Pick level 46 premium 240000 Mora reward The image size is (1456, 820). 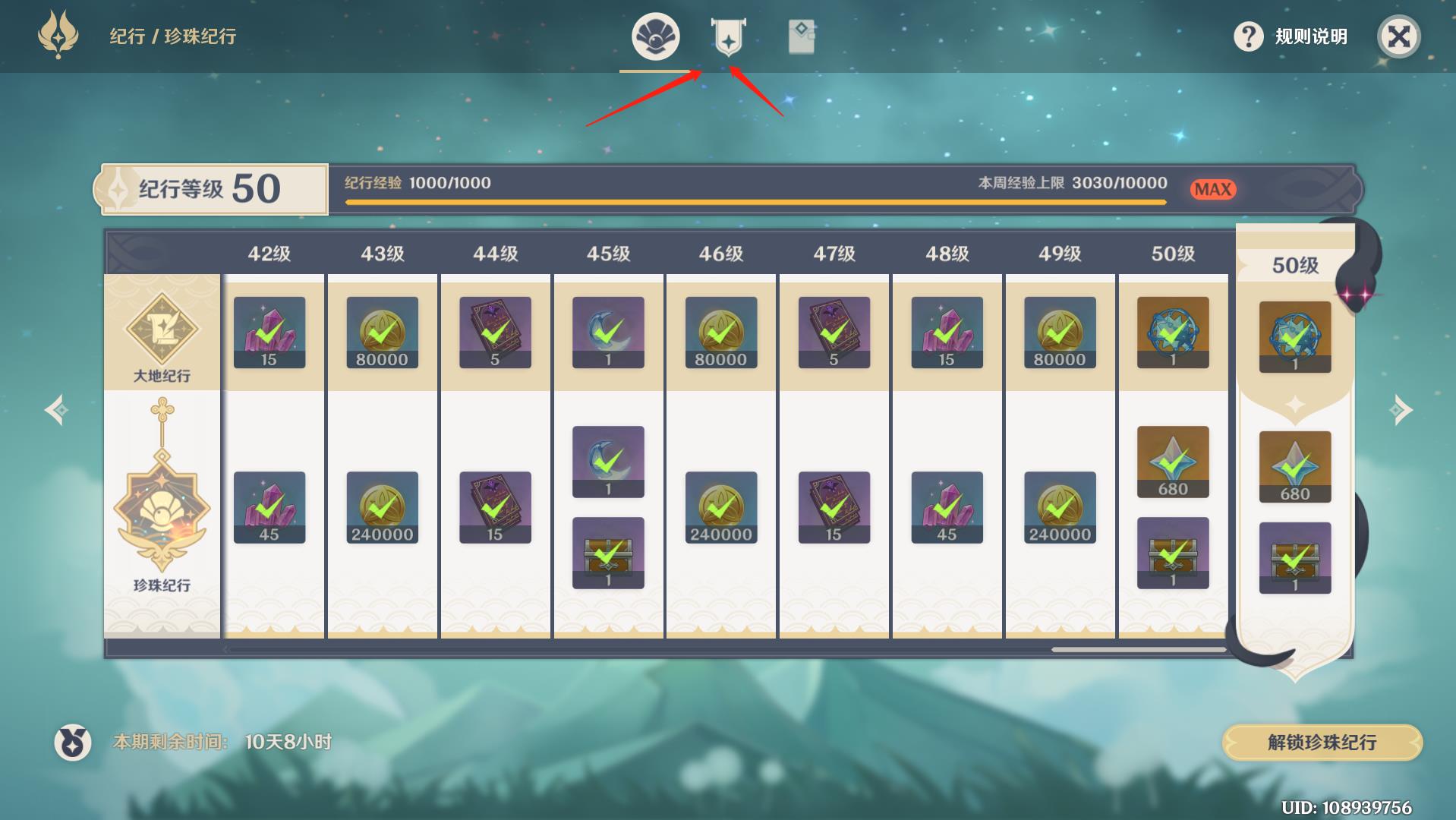click(720, 507)
